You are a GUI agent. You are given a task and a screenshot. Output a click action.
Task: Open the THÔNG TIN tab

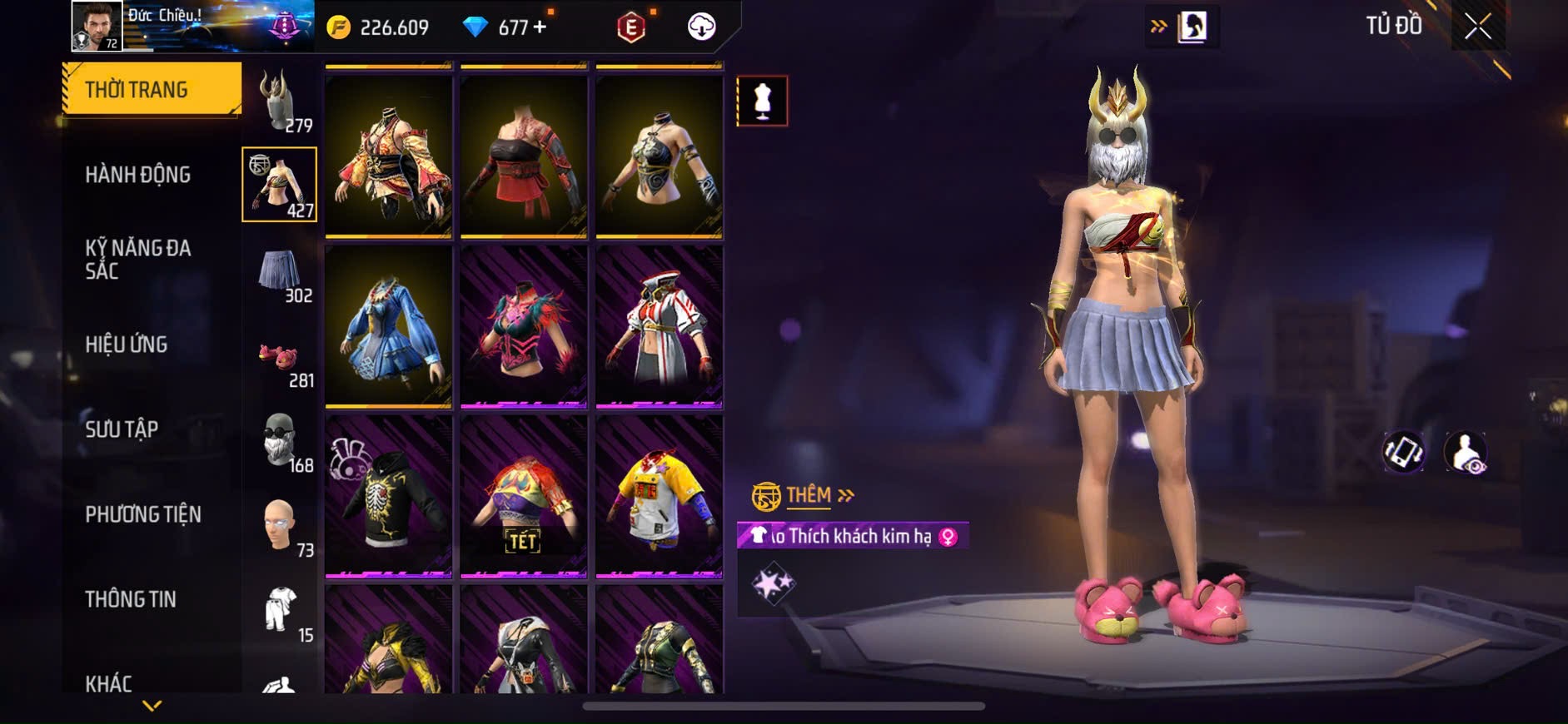pos(131,599)
